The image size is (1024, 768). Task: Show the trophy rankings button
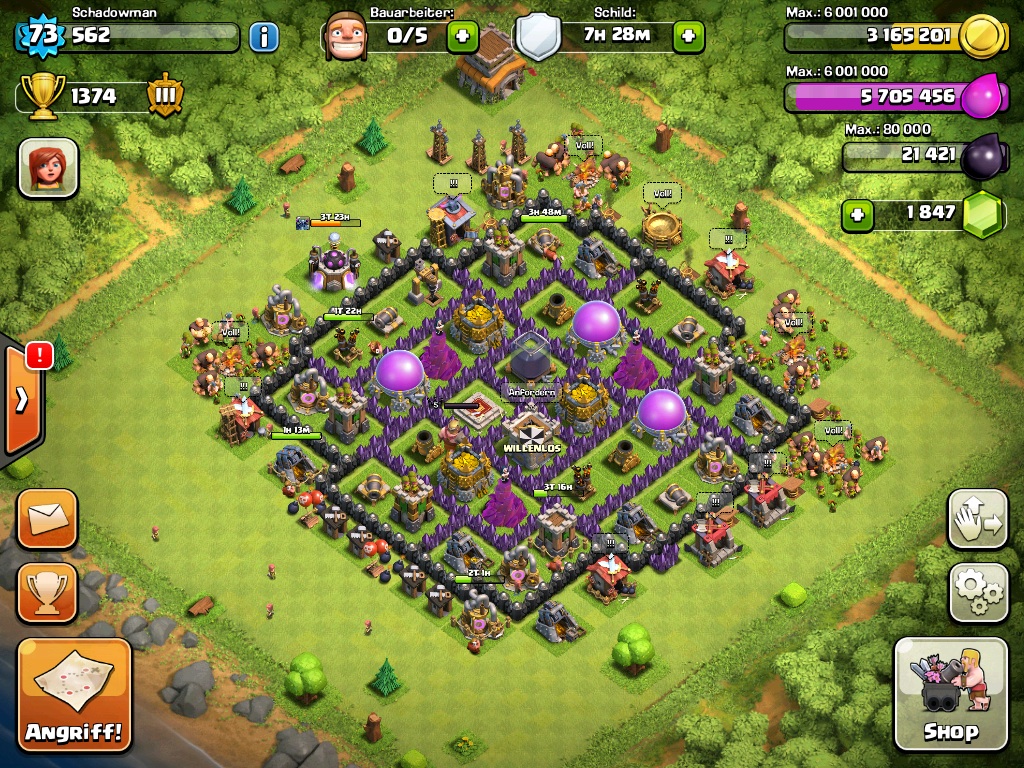coord(47,593)
